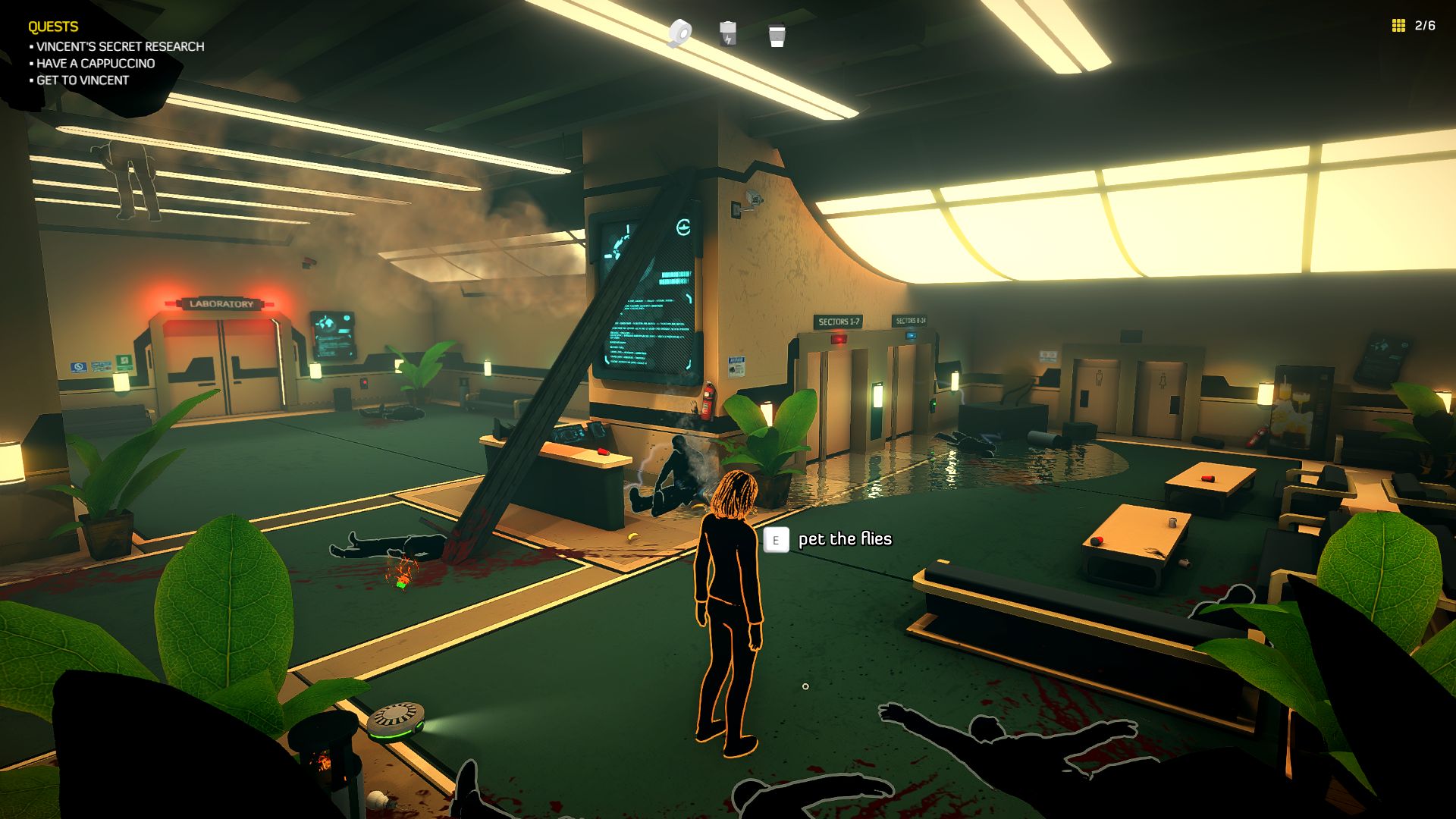The width and height of the screenshot is (1456, 819).
Task: Select the battery inventory icon
Action: point(728,33)
